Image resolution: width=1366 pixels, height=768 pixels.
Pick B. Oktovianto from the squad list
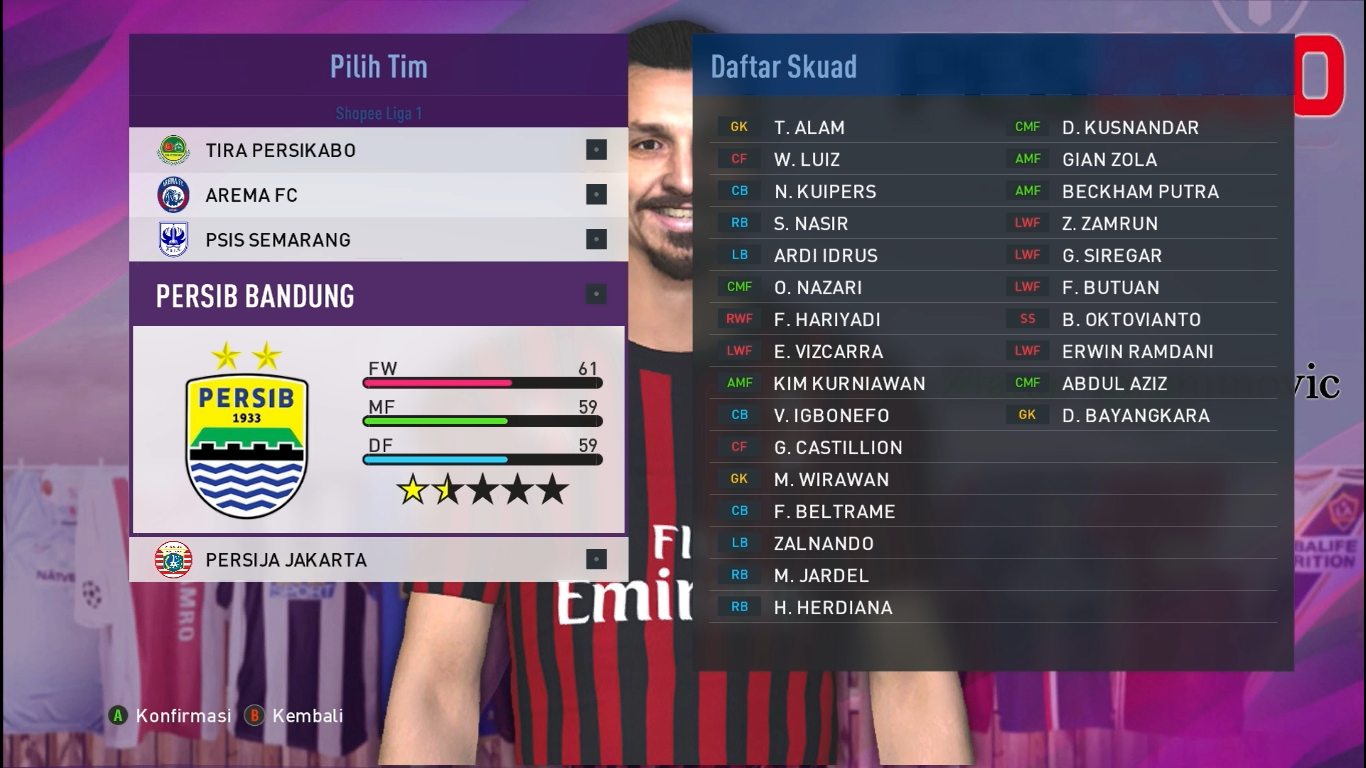point(1131,320)
